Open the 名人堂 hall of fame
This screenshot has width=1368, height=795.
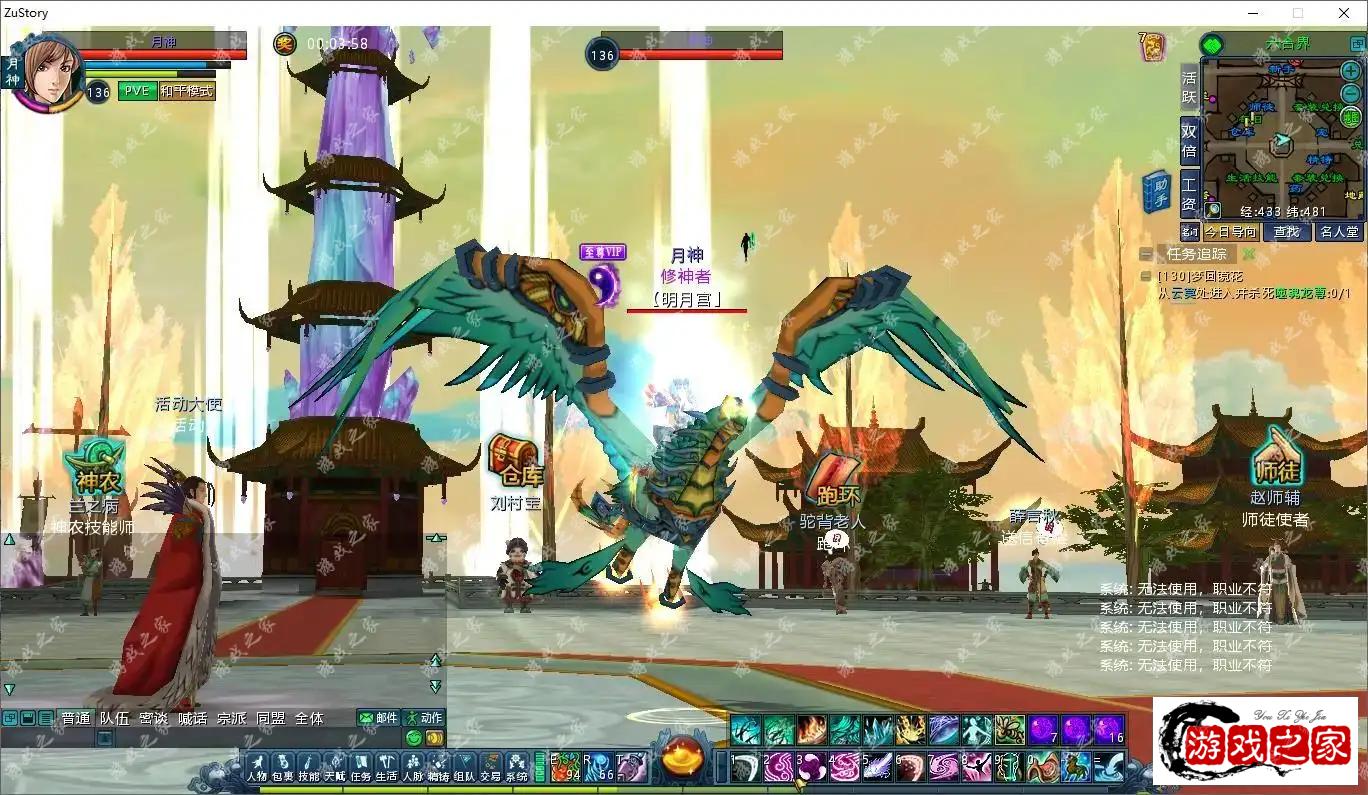pyautogui.click(x=1339, y=232)
